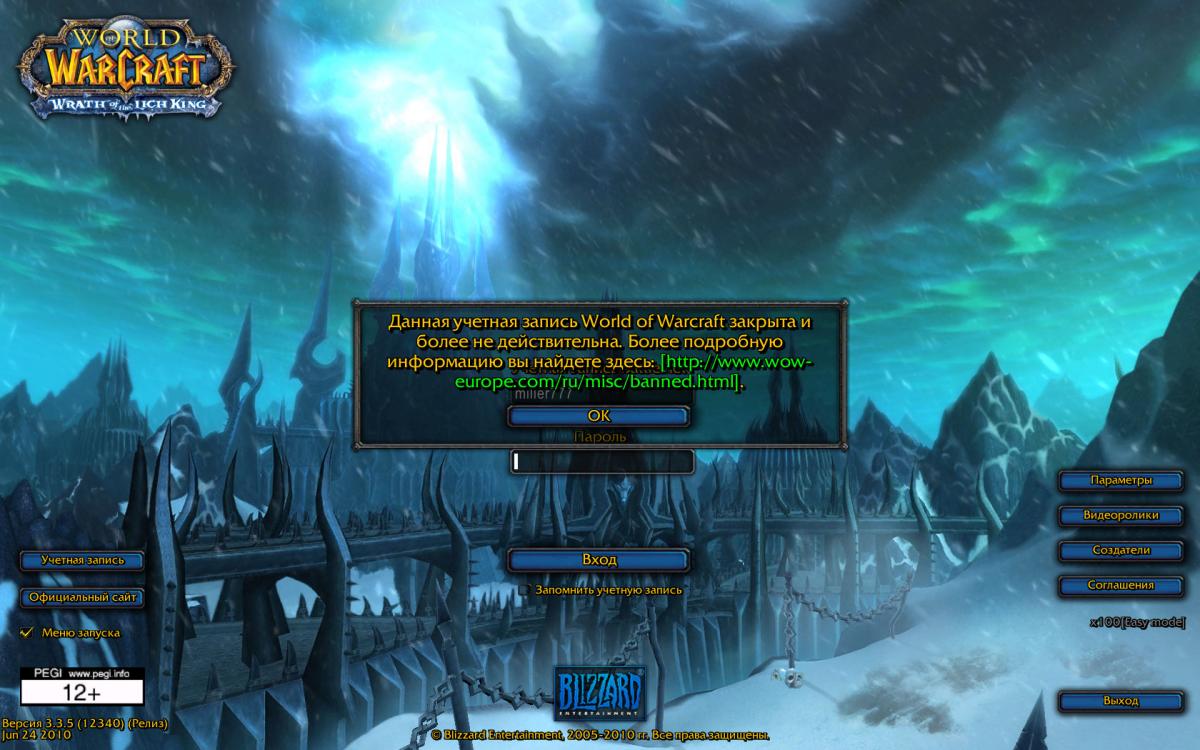Quit the game with Выход
The width and height of the screenshot is (1200, 750).
[x=1121, y=702]
